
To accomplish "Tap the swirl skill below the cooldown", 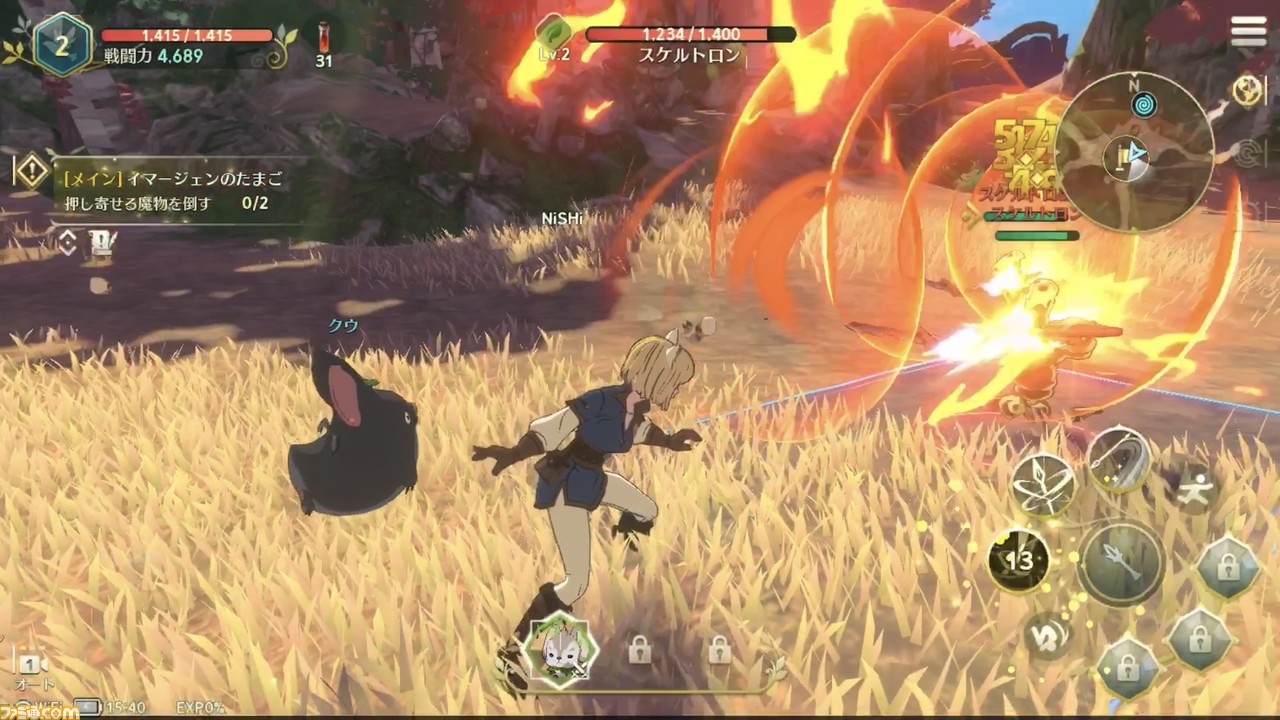I will click(1047, 635).
